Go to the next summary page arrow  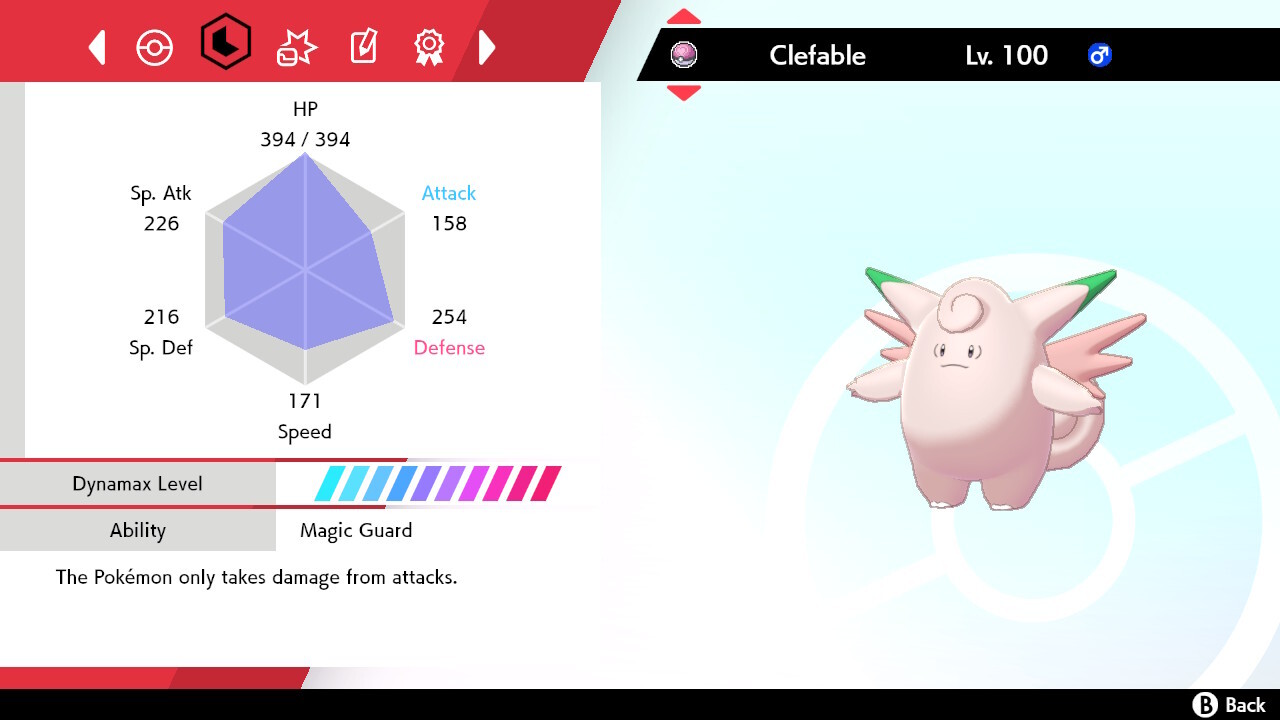coord(487,47)
